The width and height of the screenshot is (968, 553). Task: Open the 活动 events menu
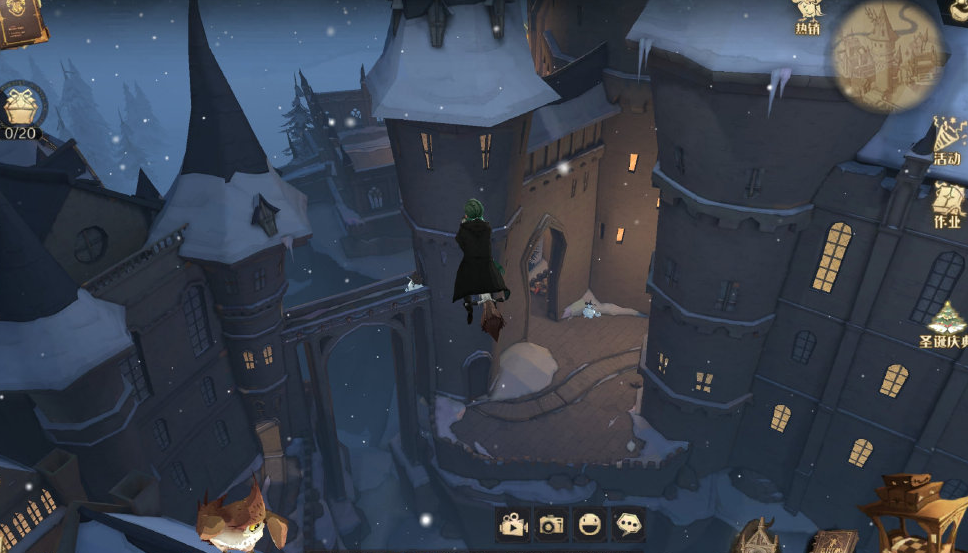click(x=947, y=140)
